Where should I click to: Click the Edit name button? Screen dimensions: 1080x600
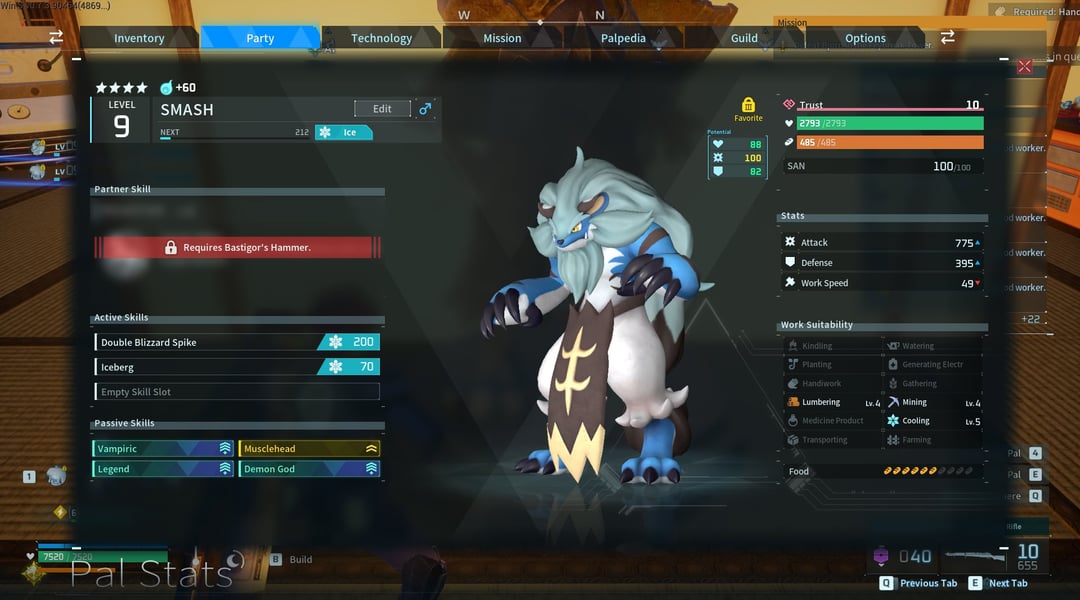(382, 109)
